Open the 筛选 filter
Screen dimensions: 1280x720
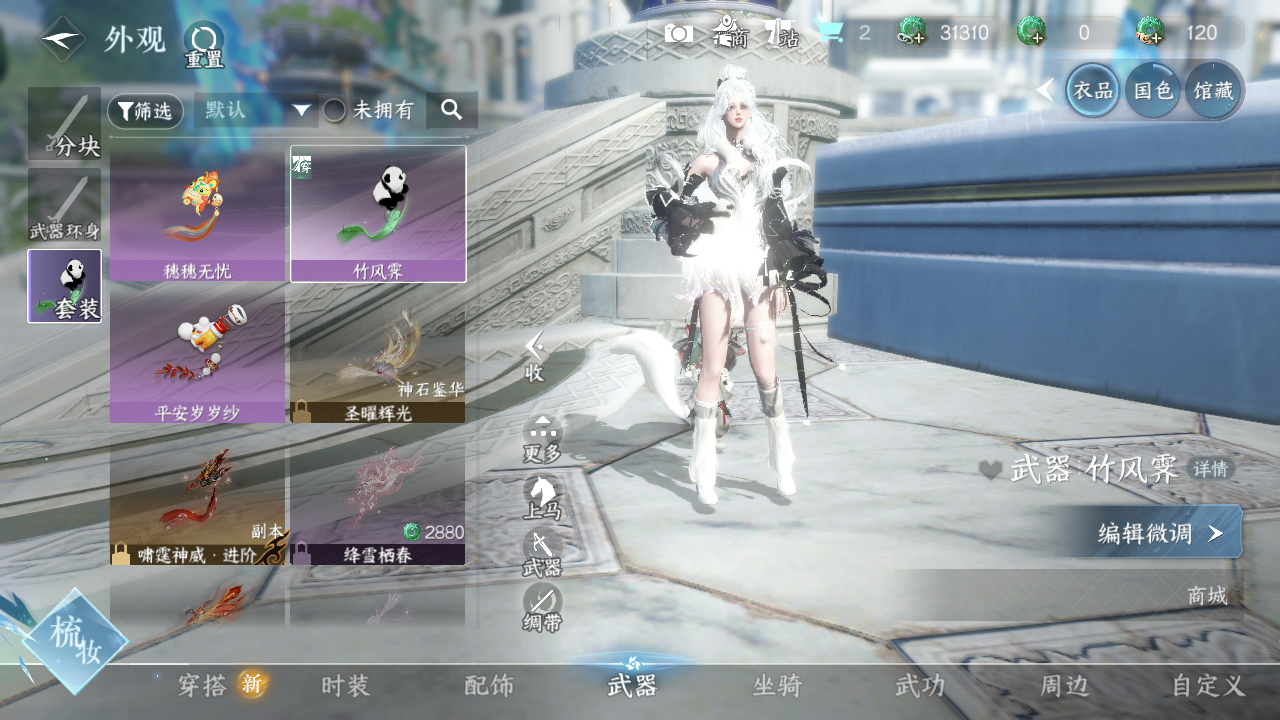[x=145, y=111]
